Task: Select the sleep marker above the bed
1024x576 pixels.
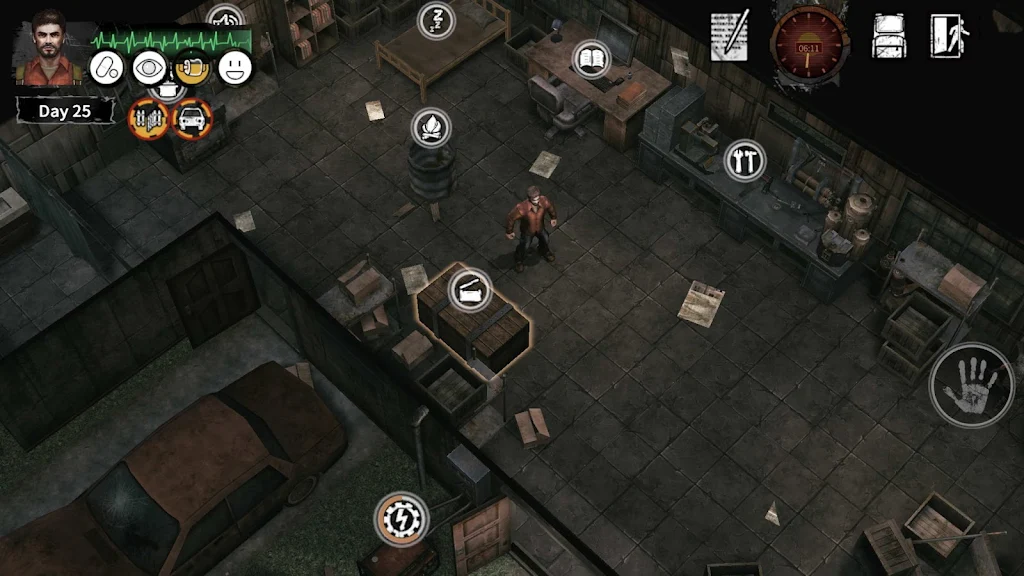Action: [436, 20]
